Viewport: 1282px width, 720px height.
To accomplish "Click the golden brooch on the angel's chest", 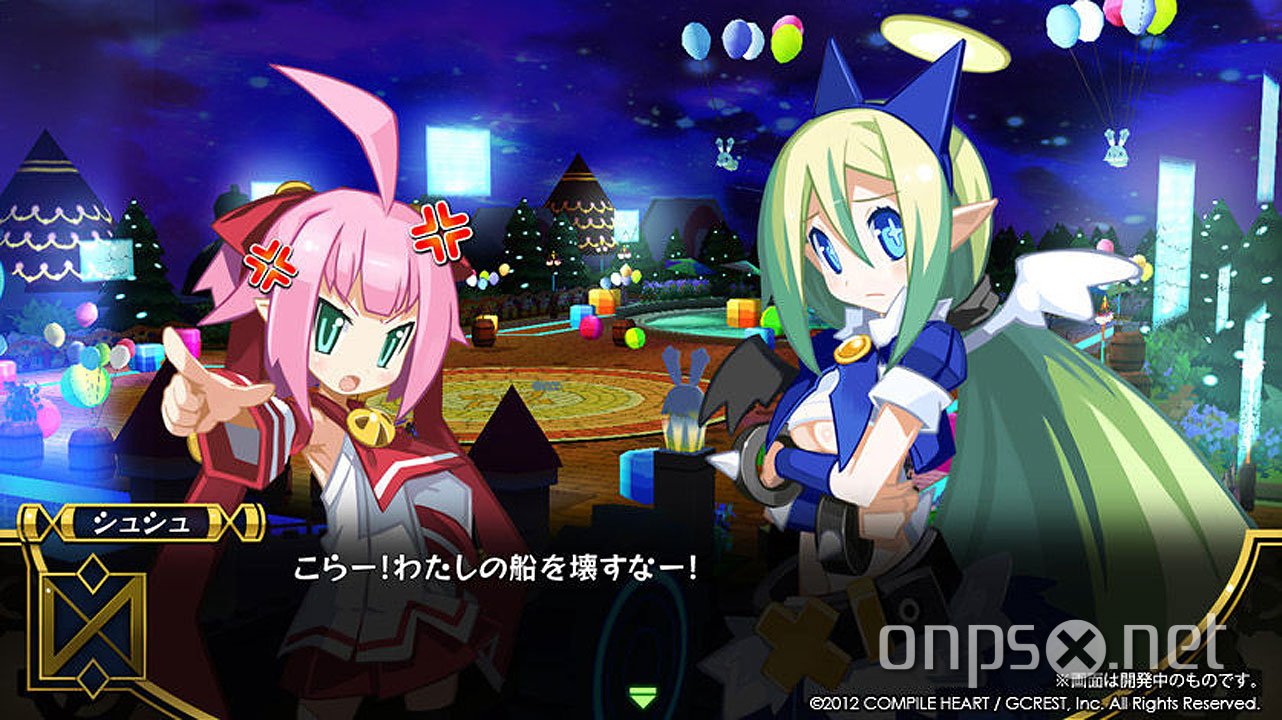I will [855, 350].
